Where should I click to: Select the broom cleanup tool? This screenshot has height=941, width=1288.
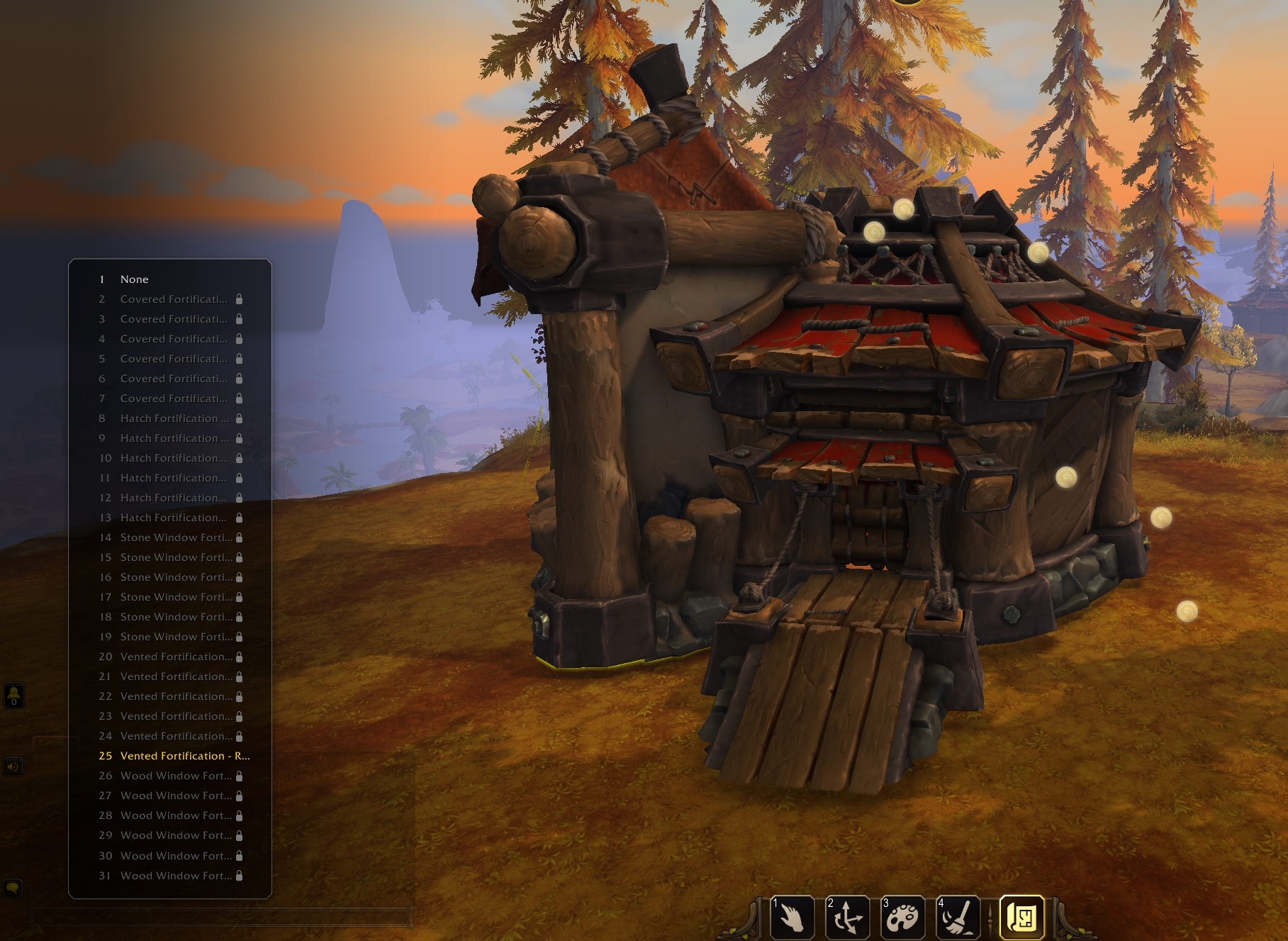point(958,917)
